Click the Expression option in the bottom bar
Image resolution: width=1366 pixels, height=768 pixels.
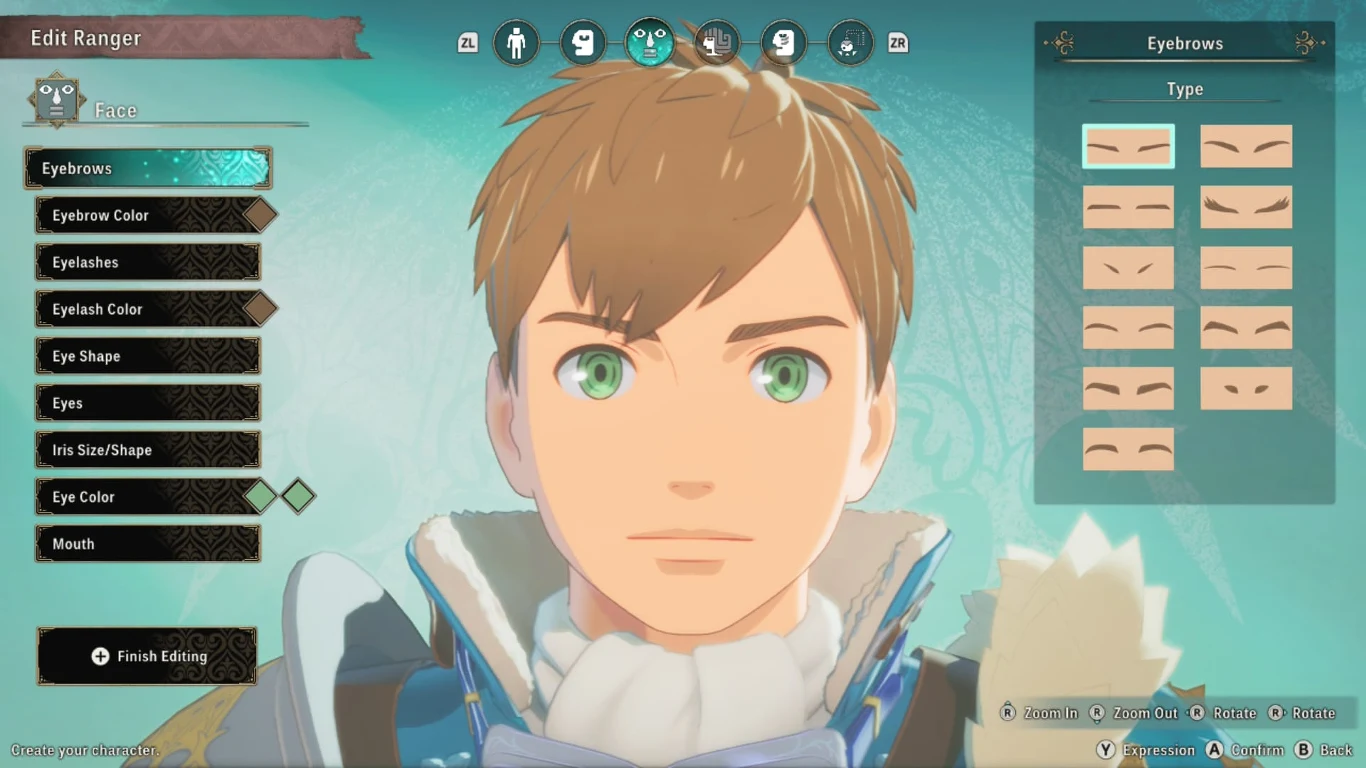[x=1160, y=750]
